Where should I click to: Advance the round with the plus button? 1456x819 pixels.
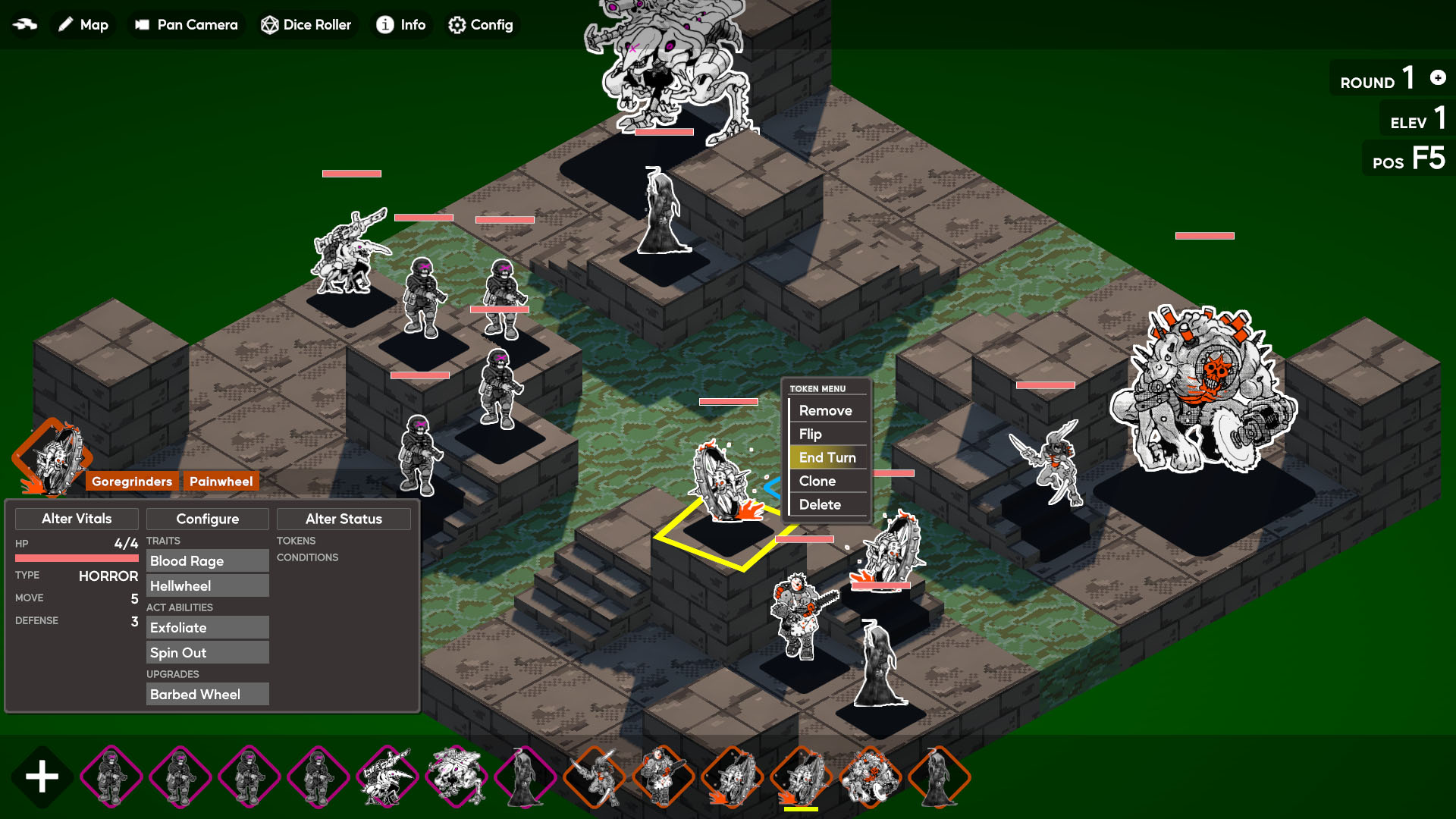point(1438,77)
